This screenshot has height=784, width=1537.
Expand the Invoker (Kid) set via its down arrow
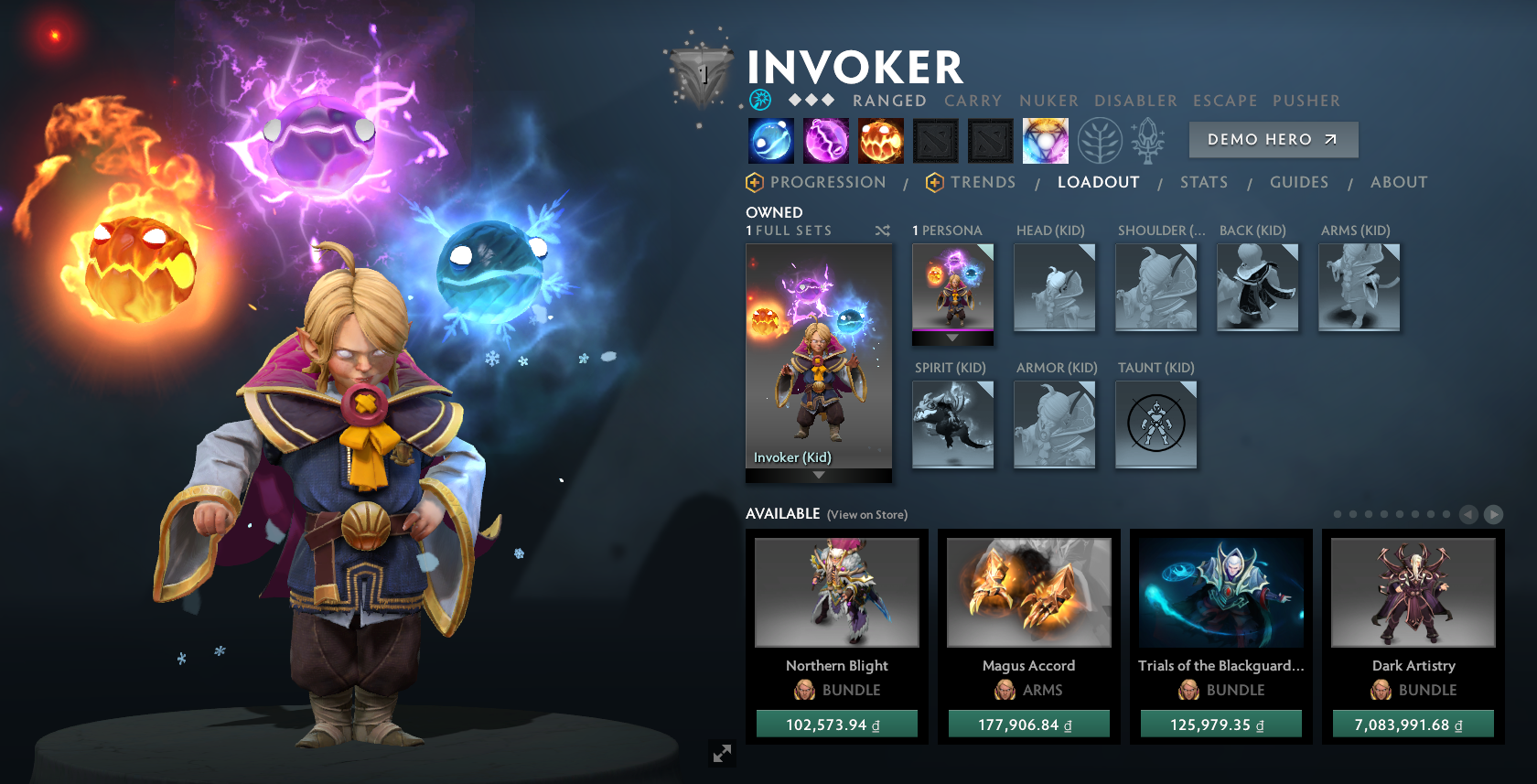pos(817,474)
